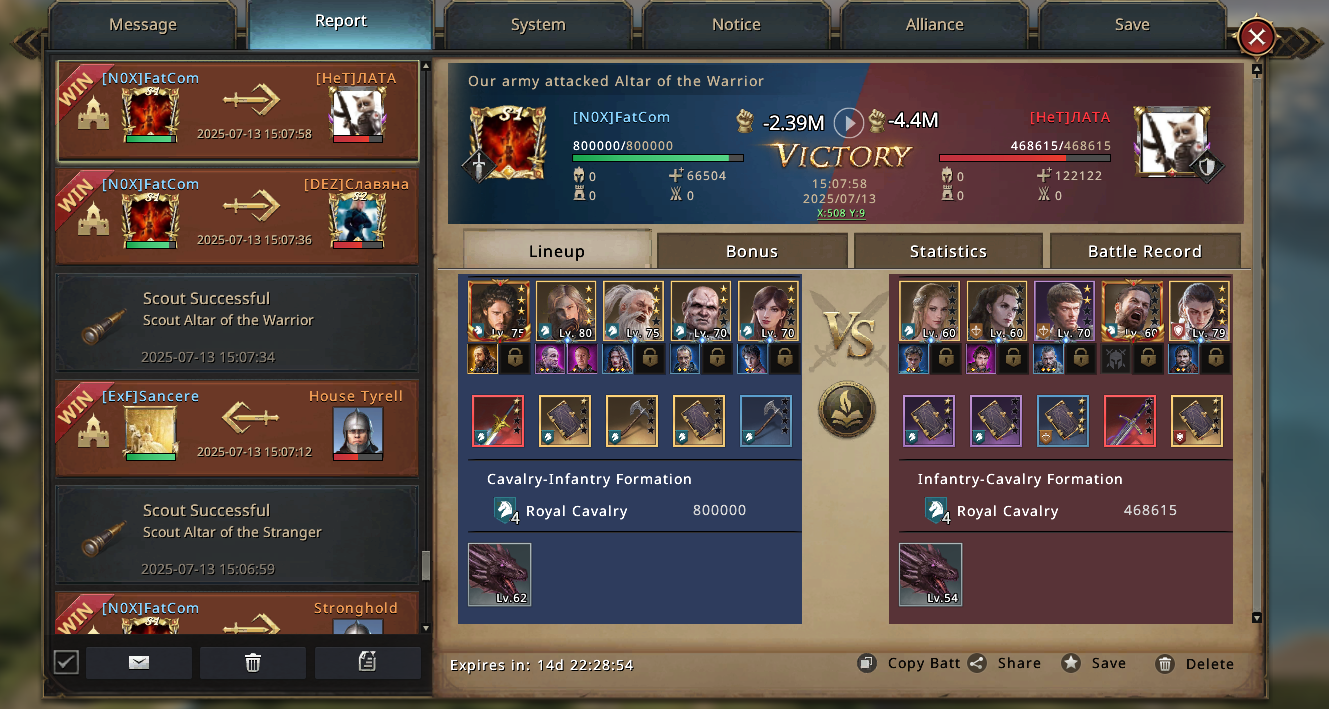This screenshot has width=1329, height=709.
Task: Open Scout Altar of the Warrior report
Action: click(237, 322)
